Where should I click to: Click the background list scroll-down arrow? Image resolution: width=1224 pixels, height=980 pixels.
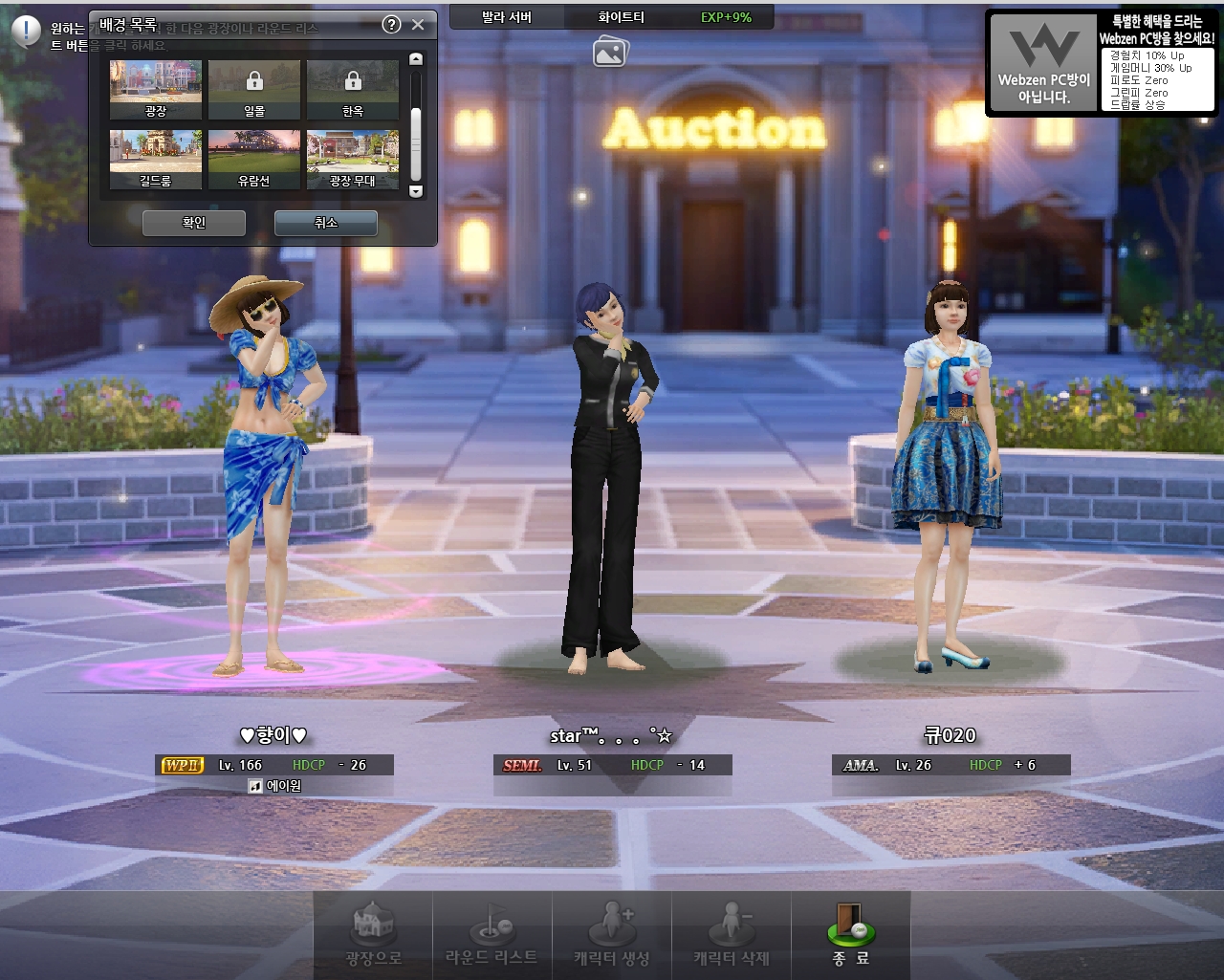[416, 191]
